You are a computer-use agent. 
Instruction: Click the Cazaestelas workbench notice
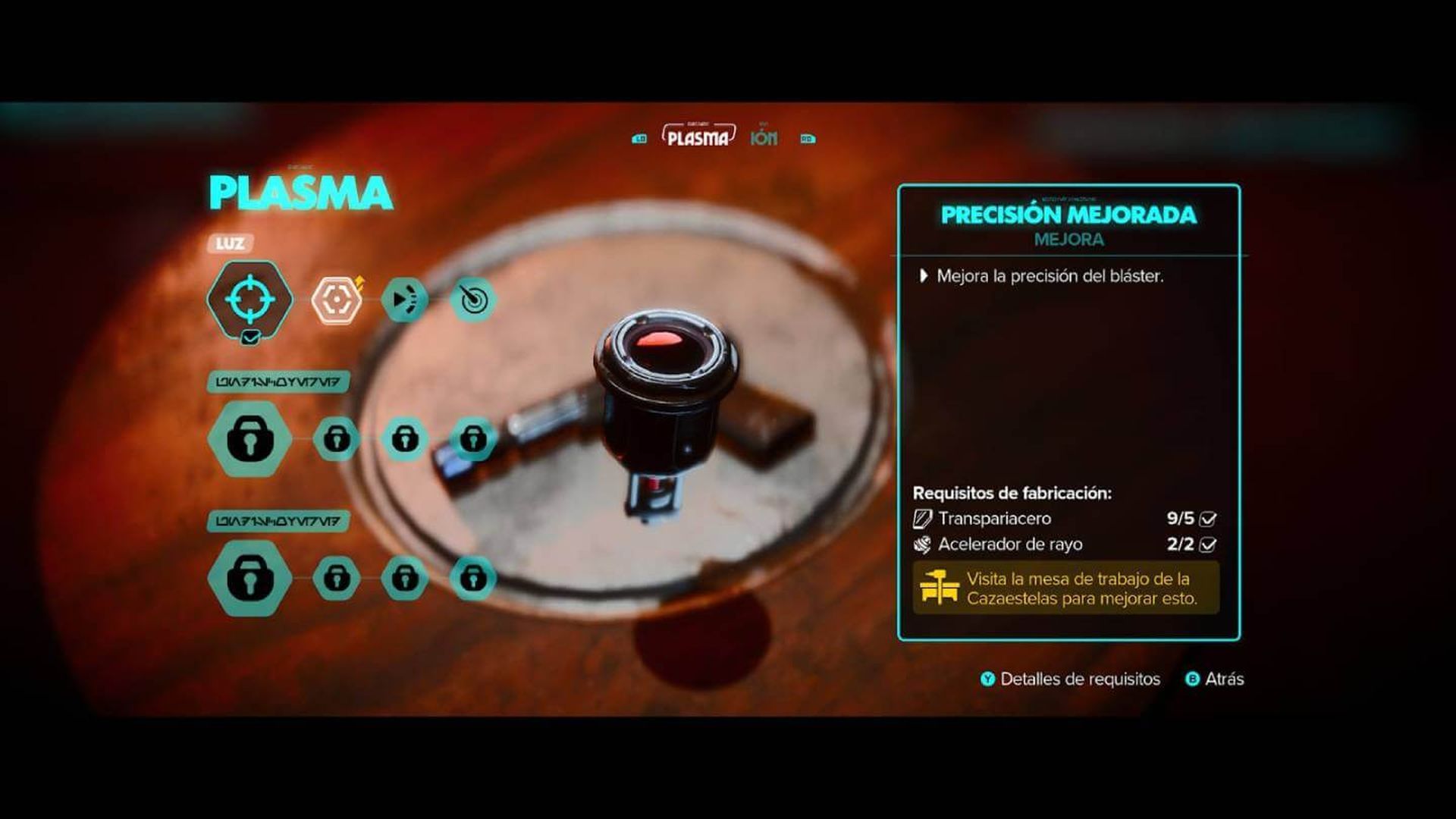coord(1065,588)
